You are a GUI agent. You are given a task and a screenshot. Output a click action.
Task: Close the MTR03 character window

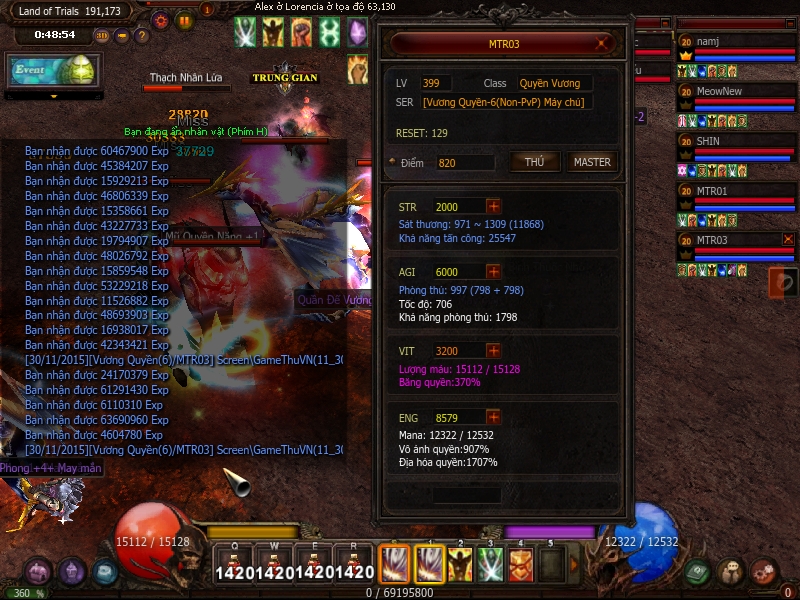point(601,44)
